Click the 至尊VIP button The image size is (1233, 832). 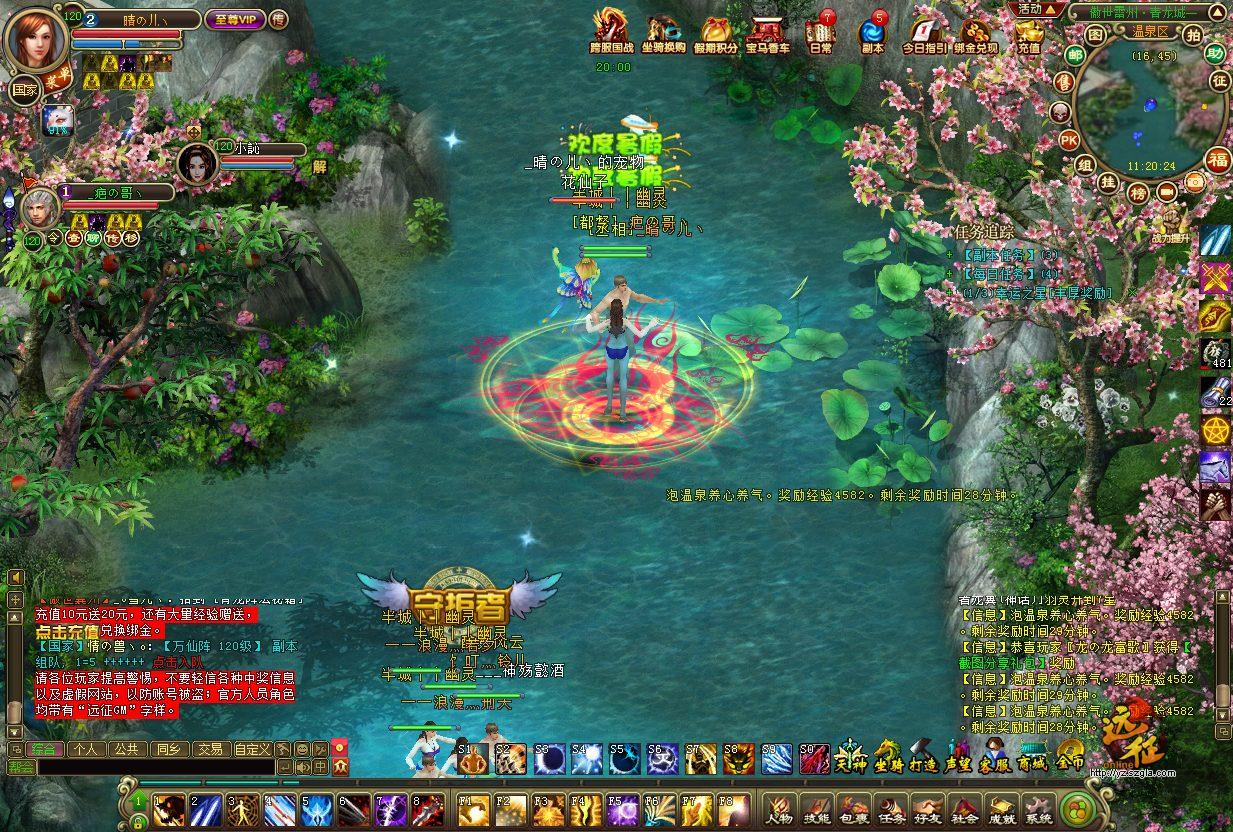point(235,19)
